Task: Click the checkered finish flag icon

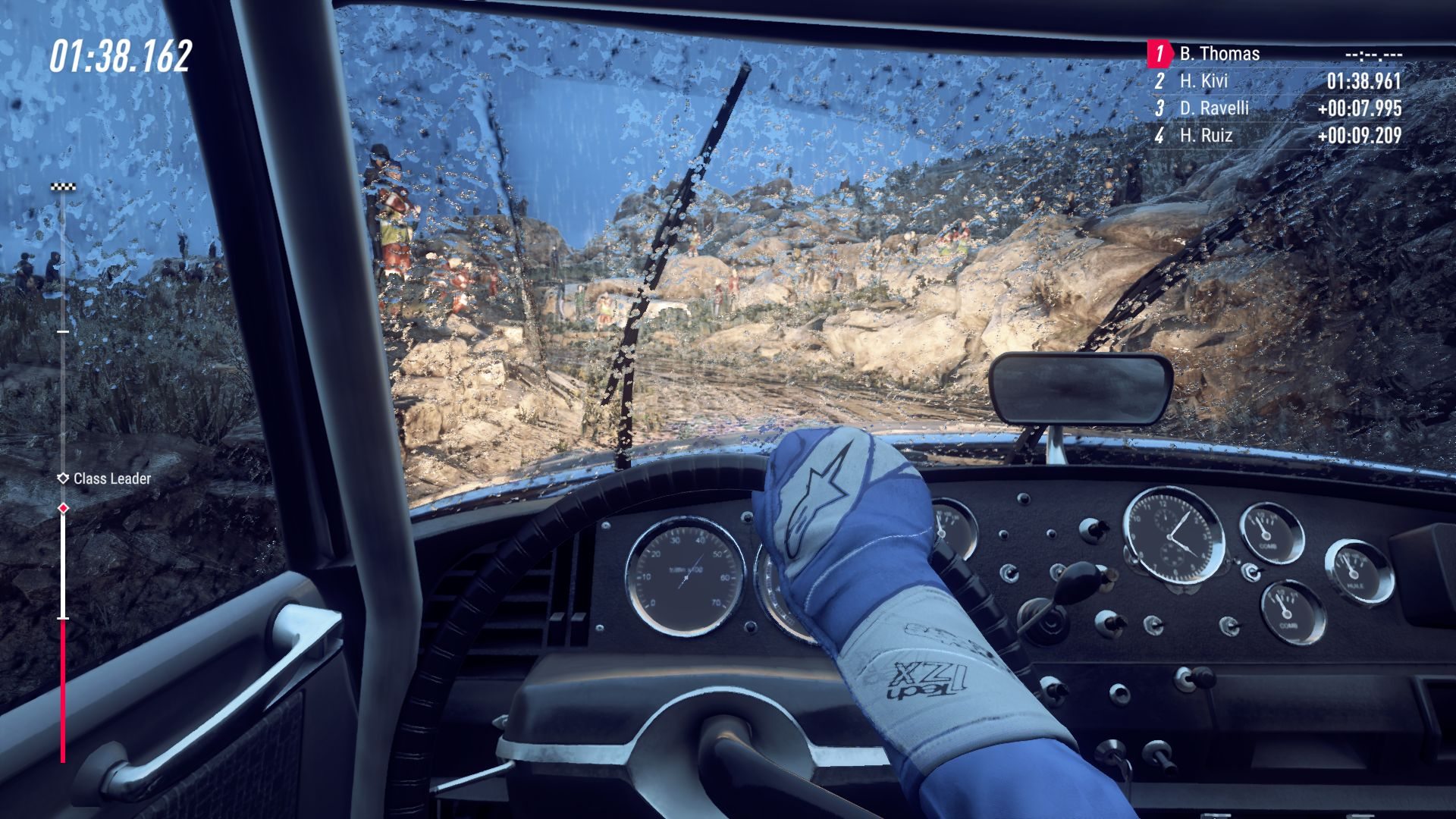Action: tap(63, 187)
